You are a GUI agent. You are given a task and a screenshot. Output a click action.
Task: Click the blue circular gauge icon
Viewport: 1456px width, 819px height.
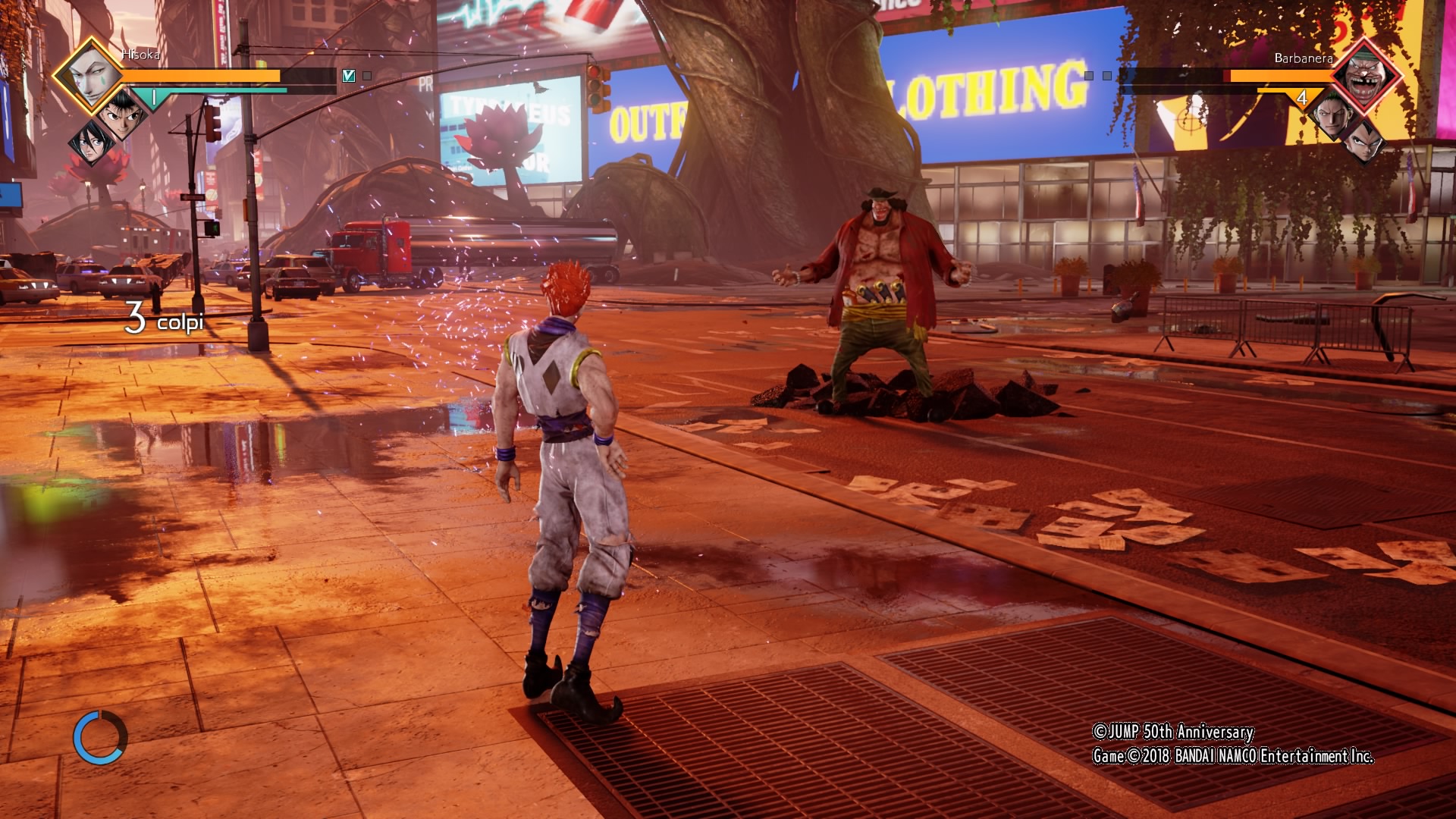click(x=100, y=737)
